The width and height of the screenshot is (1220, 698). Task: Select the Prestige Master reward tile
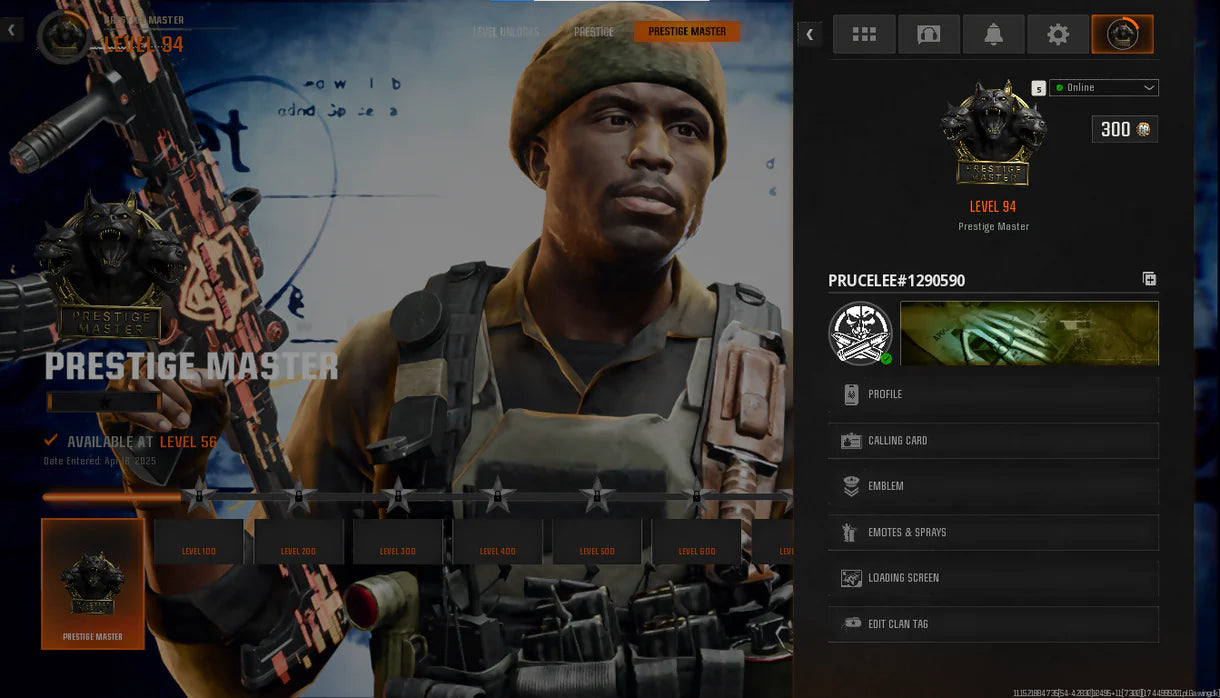[x=93, y=584]
